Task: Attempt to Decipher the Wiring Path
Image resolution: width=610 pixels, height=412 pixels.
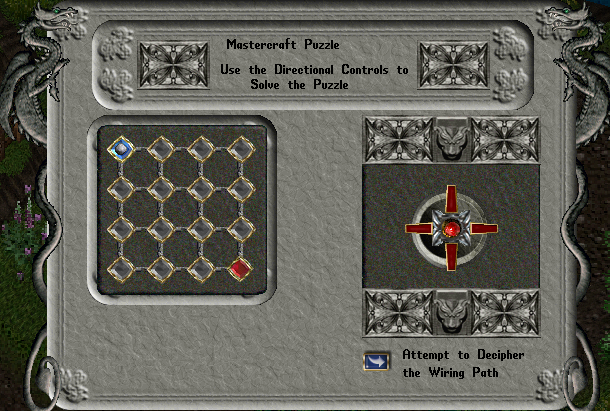Action: tap(377, 360)
